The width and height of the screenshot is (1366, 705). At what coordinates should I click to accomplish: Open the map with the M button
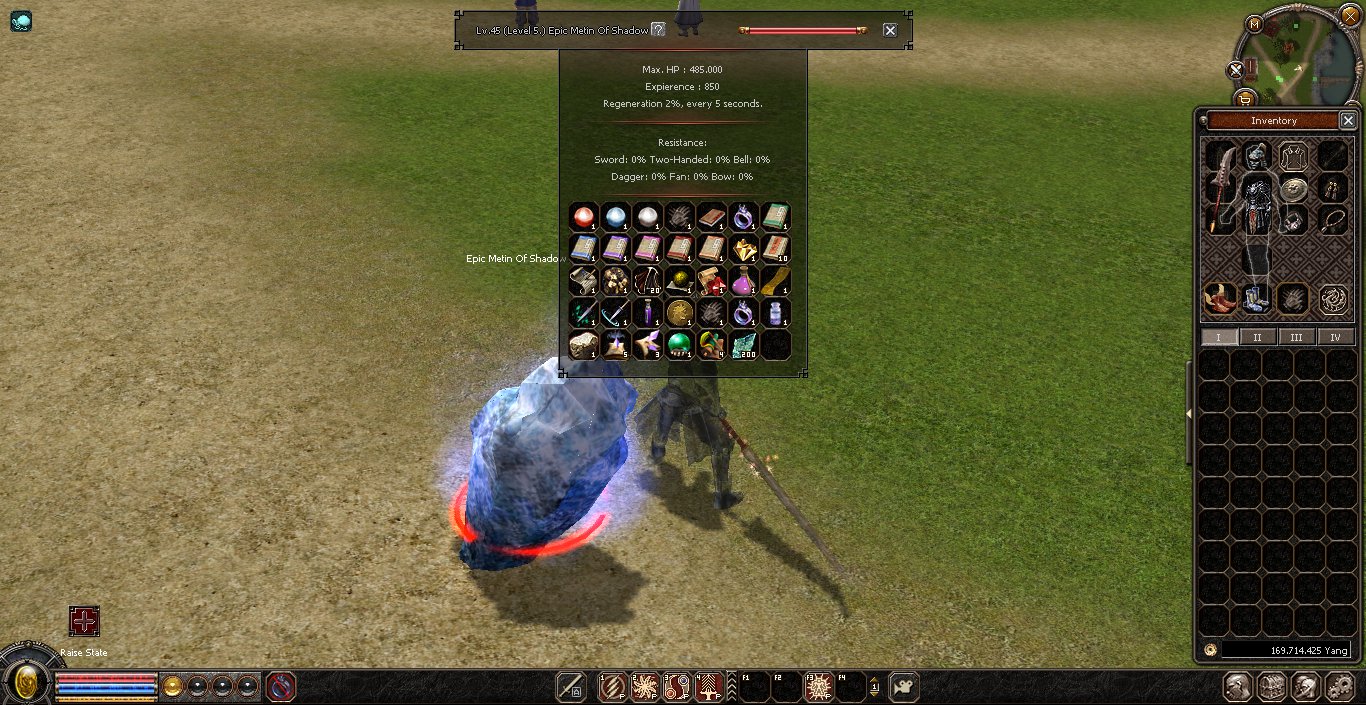1256,23
